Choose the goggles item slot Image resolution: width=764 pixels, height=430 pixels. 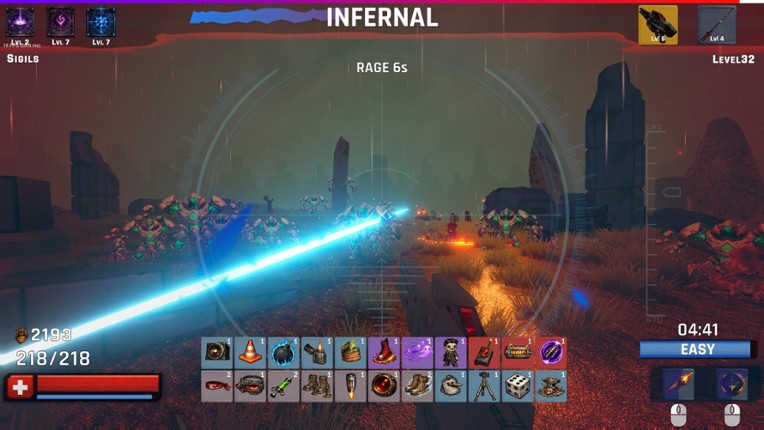click(x=250, y=386)
